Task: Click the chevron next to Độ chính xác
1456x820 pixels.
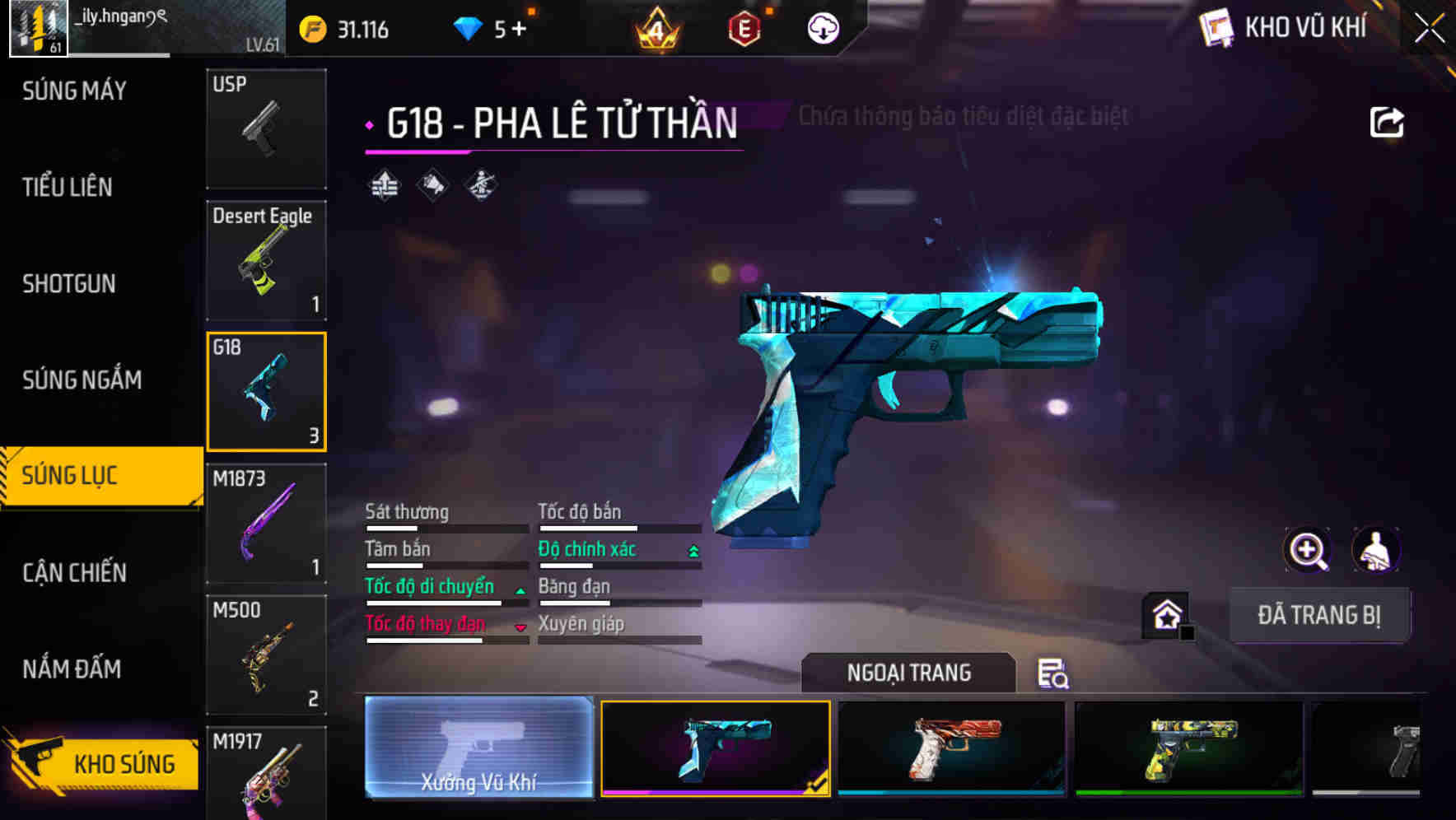Action: [x=690, y=548]
